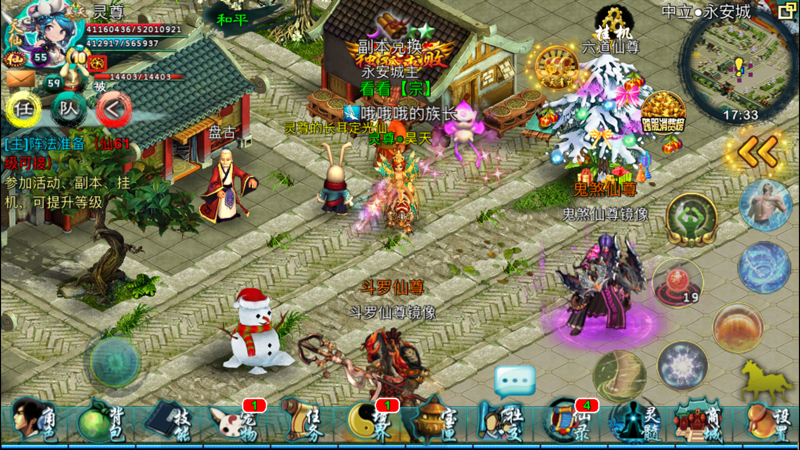Screen dimensions: 800x450
Task: Toggle the 挂机 auto-battle button
Action: click(610, 24)
